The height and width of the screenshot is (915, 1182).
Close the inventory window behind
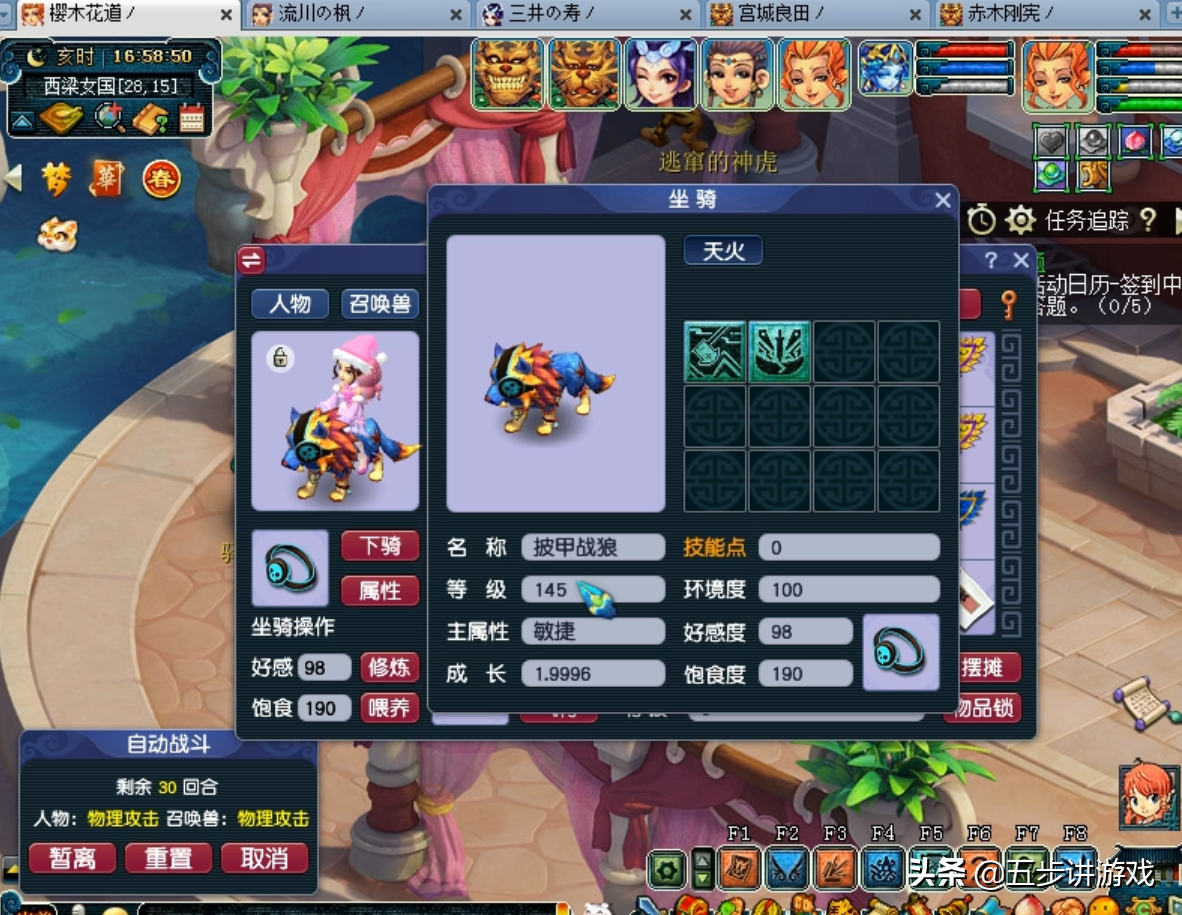[1020, 261]
